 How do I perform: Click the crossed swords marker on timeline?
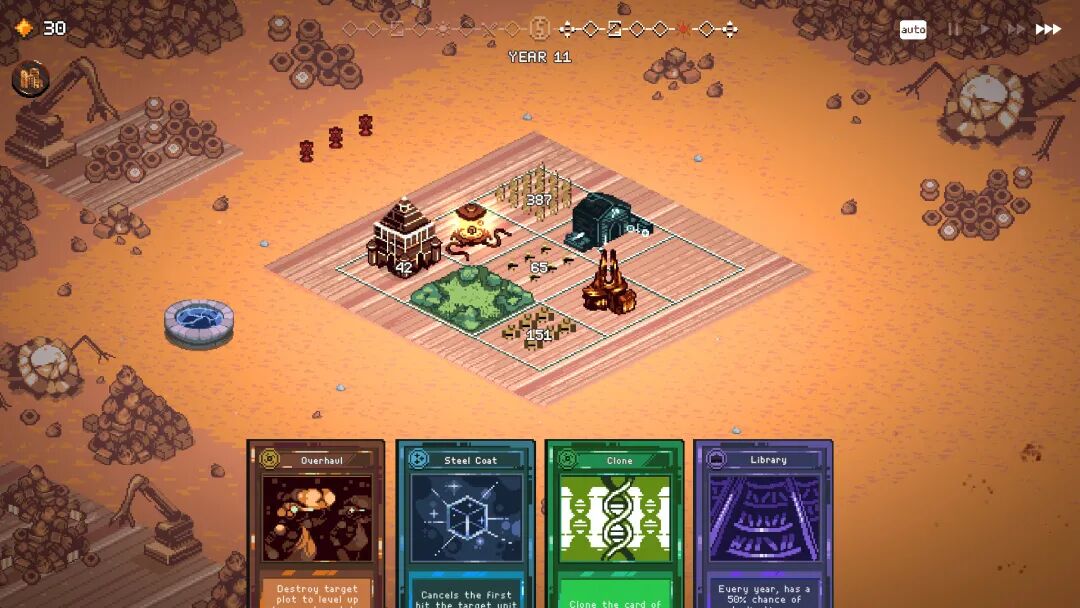pyautogui.click(x=489, y=29)
